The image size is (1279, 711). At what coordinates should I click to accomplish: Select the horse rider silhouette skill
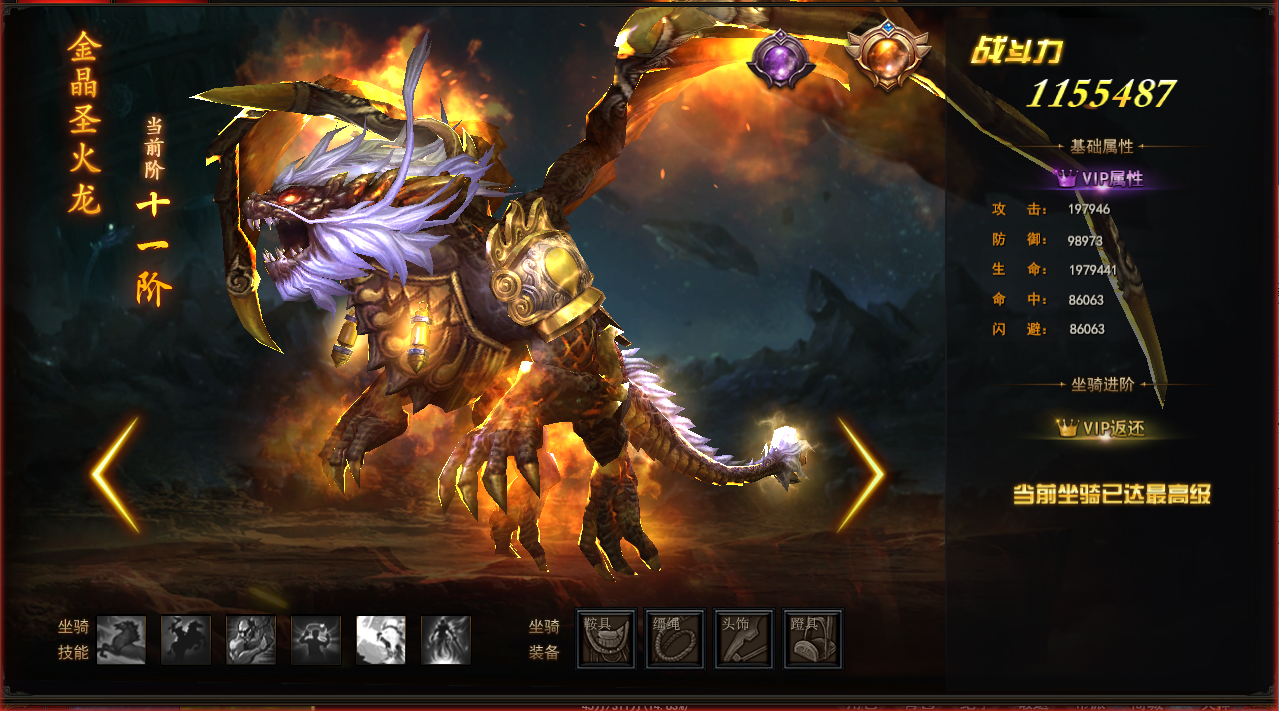(186, 640)
